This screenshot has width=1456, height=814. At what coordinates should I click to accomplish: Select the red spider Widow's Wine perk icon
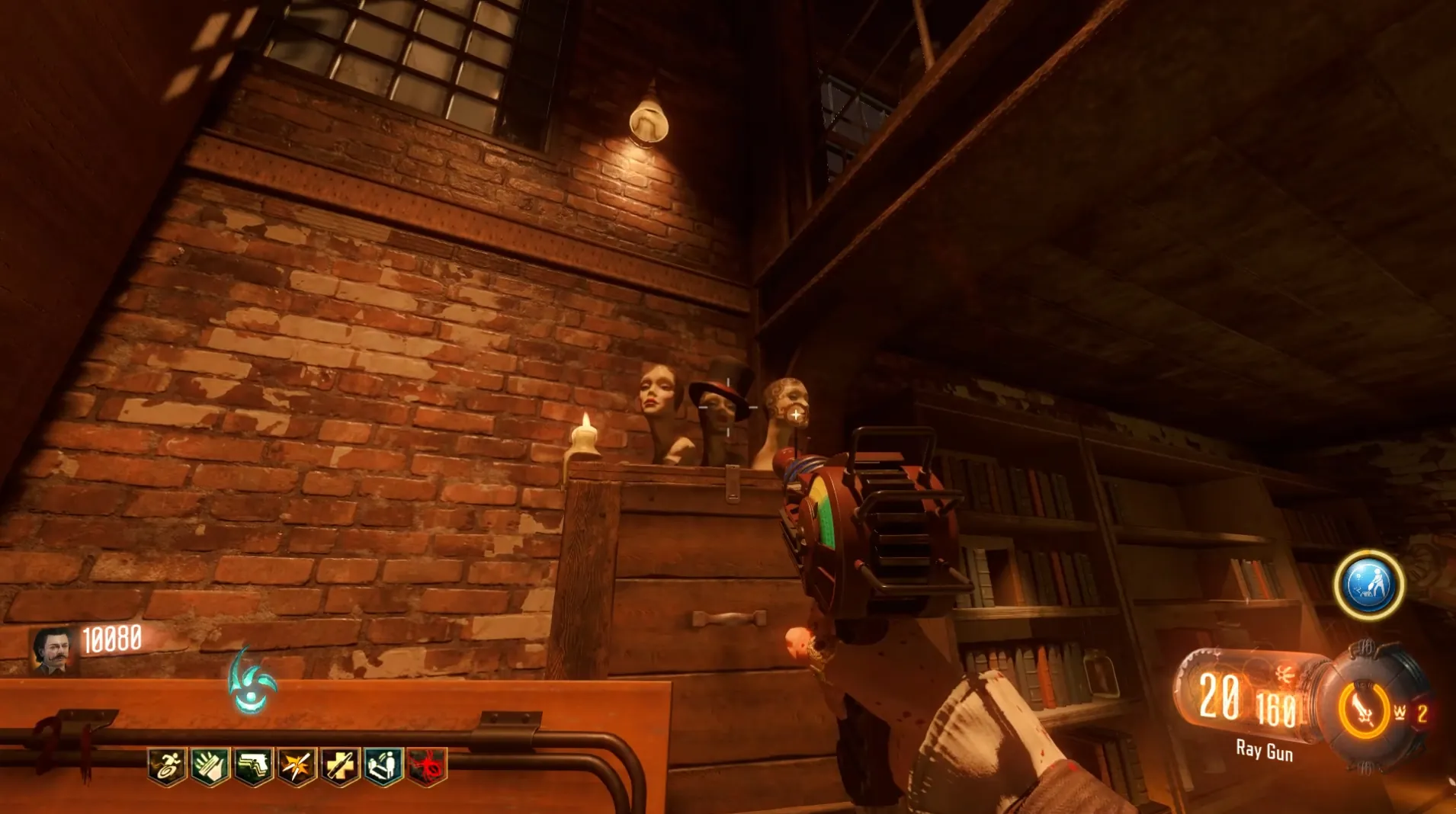(x=426, y=765)
